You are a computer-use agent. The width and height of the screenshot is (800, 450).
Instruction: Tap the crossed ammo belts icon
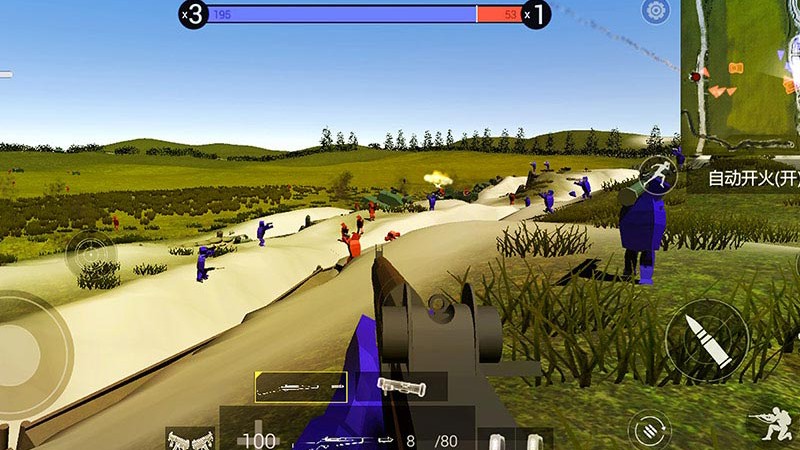[190, 439]
